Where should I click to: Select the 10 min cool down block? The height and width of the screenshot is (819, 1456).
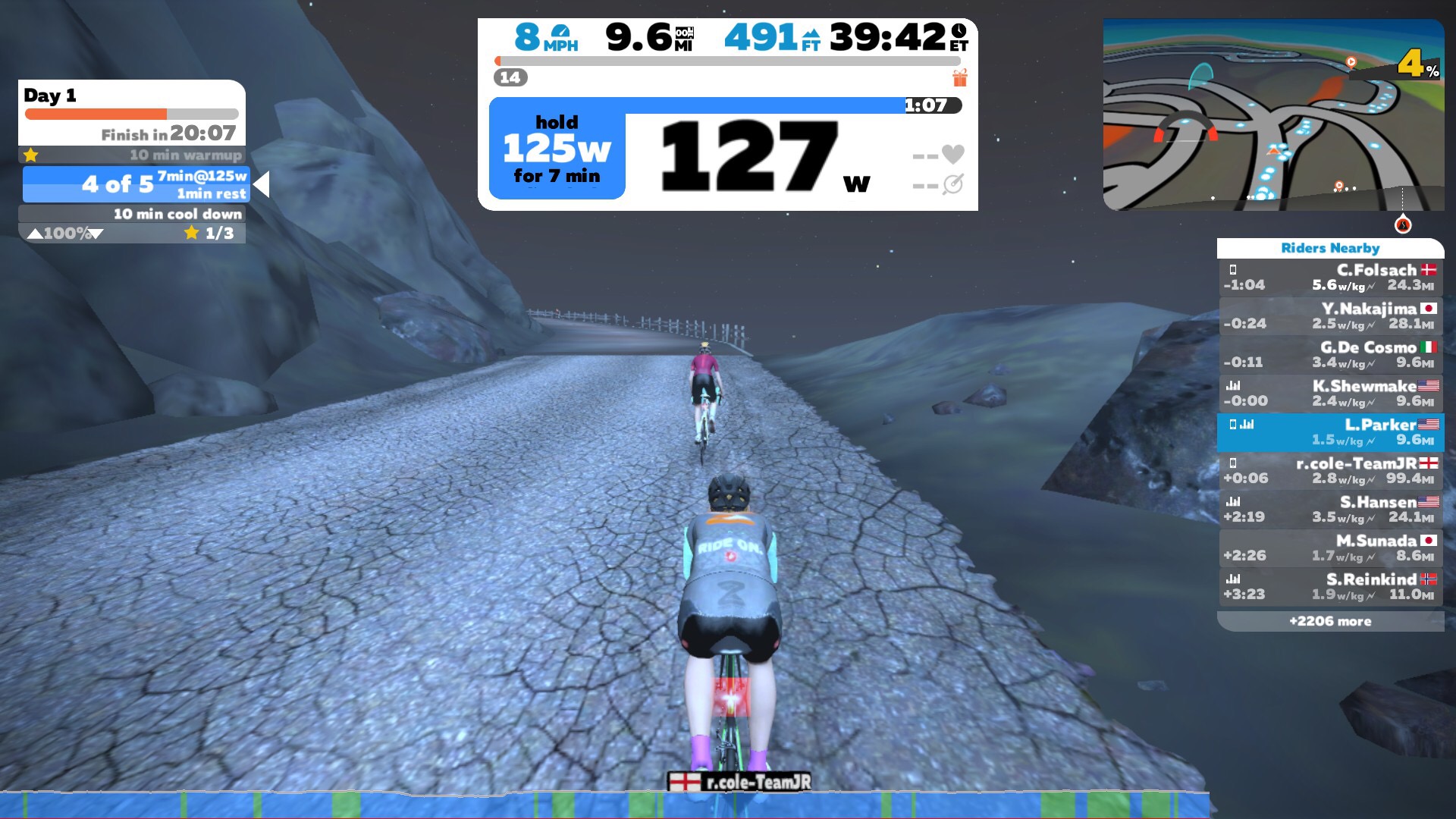pos(132,214)
